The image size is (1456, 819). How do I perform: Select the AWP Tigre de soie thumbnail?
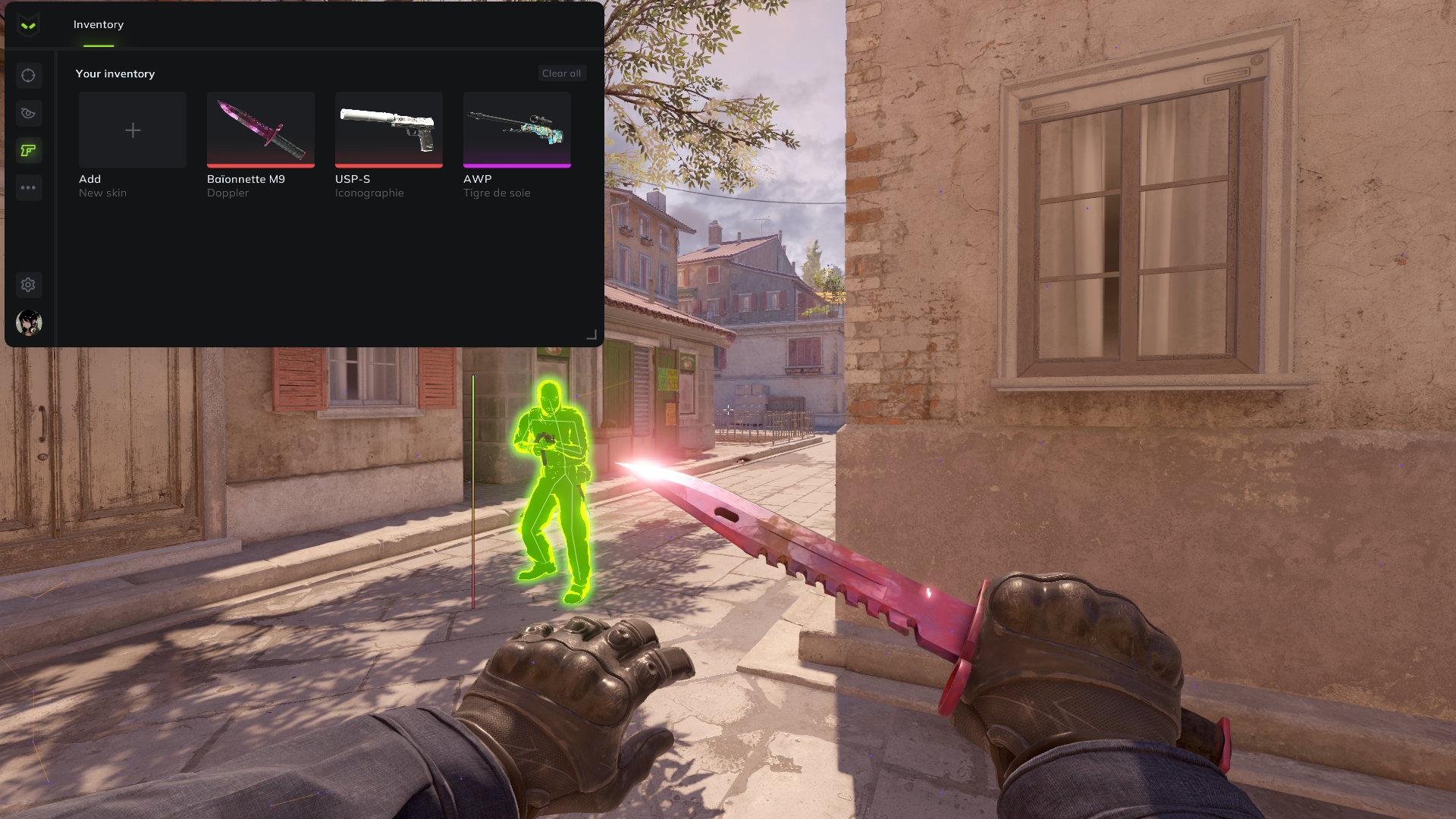(516, 130)
